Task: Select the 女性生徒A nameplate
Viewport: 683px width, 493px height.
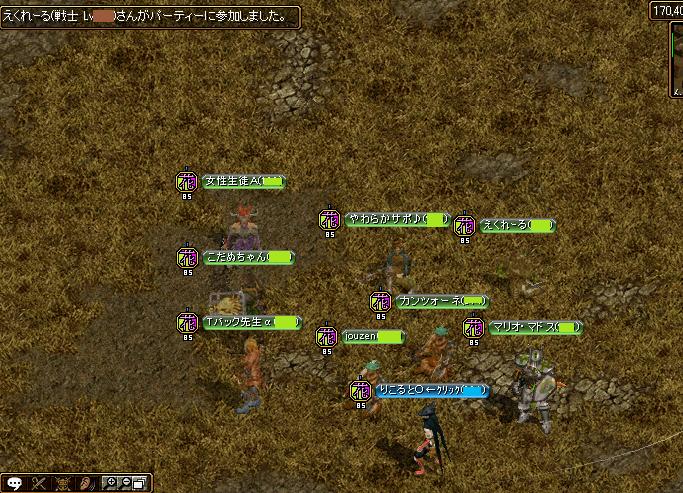Action: (242, 181)
